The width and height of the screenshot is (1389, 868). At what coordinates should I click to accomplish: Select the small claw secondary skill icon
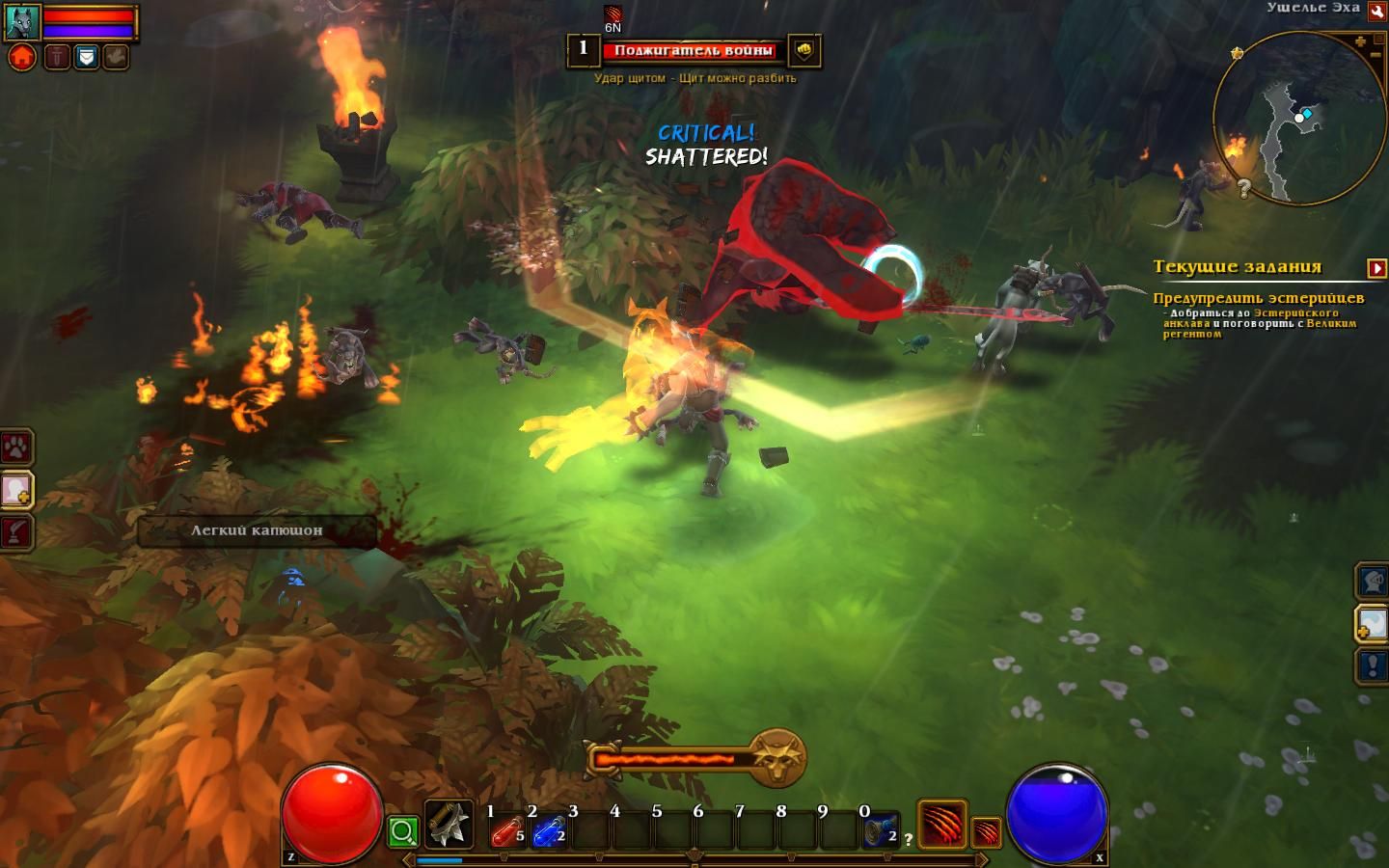tap(986, 831)
